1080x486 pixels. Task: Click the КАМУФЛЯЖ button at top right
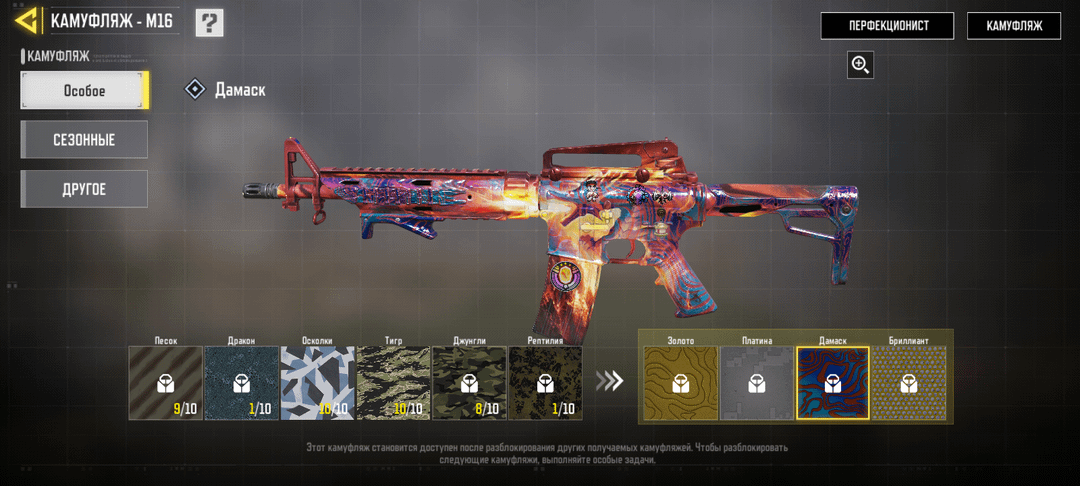click(x=1013, y=26)
